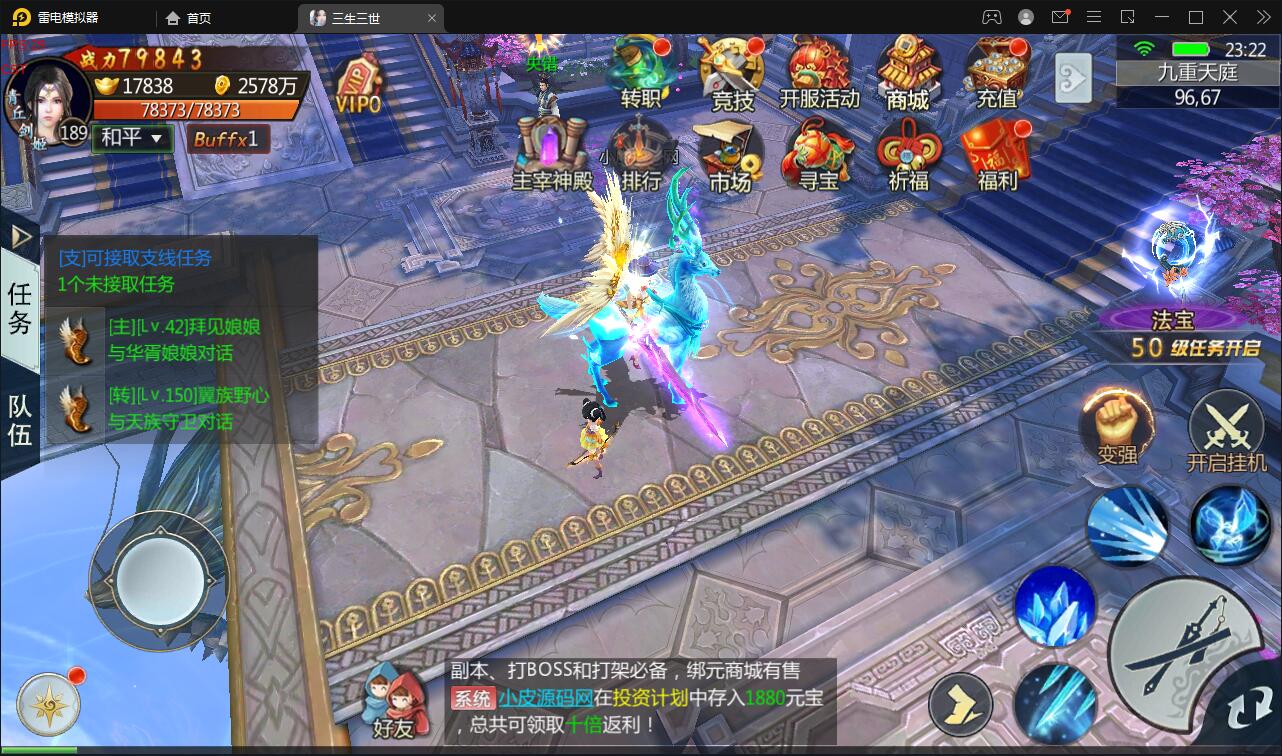Enter the 主宰神殿 temple menu

click(552, 155)
